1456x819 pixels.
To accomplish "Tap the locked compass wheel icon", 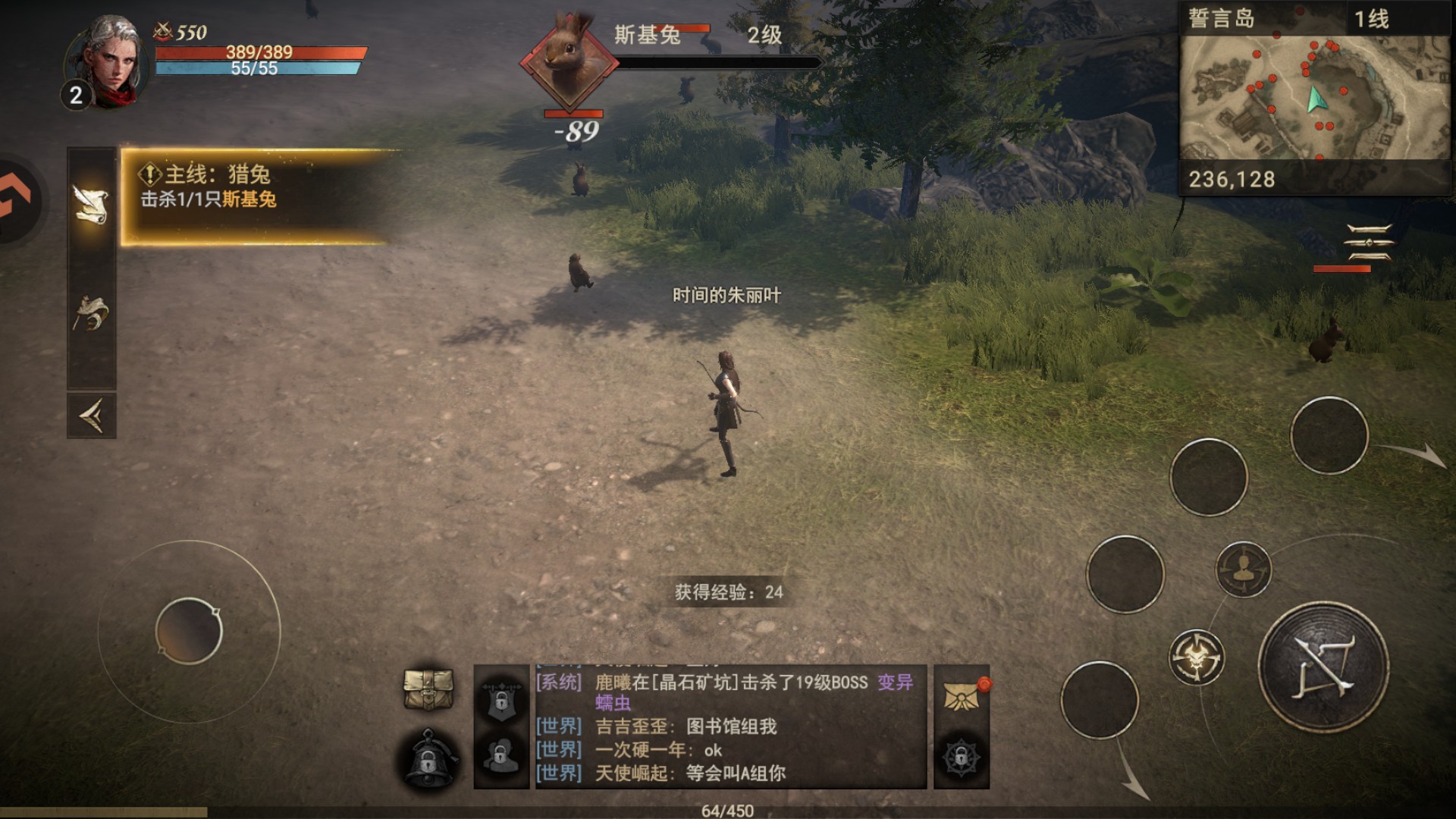I will (x=961, y=757).
